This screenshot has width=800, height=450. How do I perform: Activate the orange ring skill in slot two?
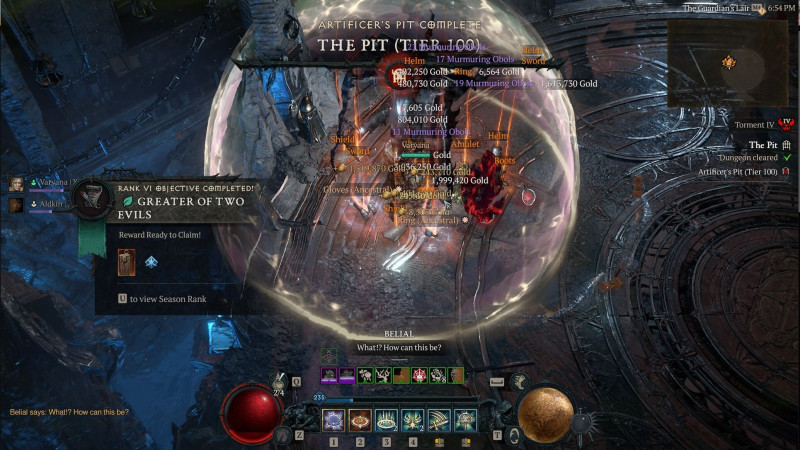(x=360, y=420)
